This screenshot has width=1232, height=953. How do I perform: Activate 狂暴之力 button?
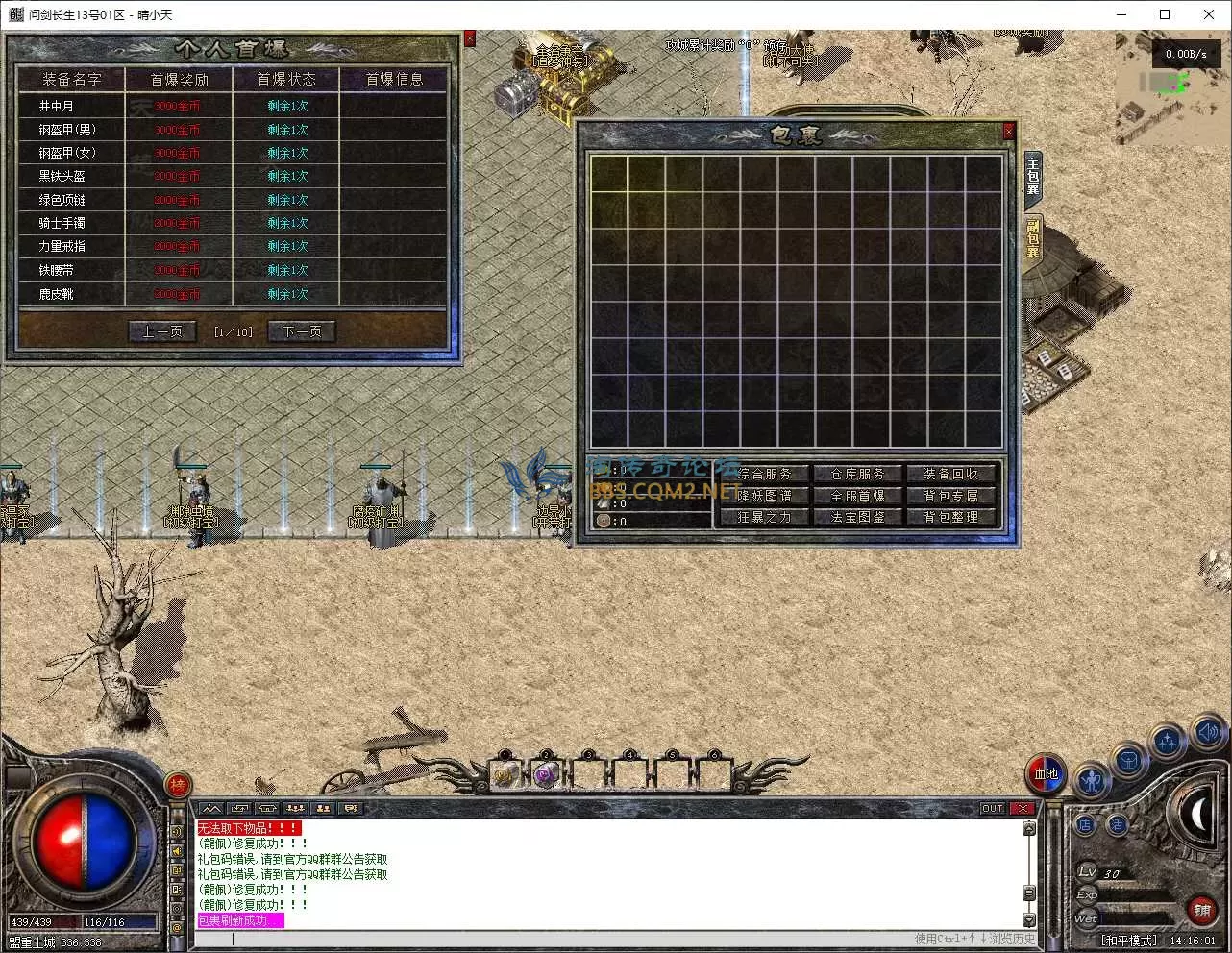(765, 517)
